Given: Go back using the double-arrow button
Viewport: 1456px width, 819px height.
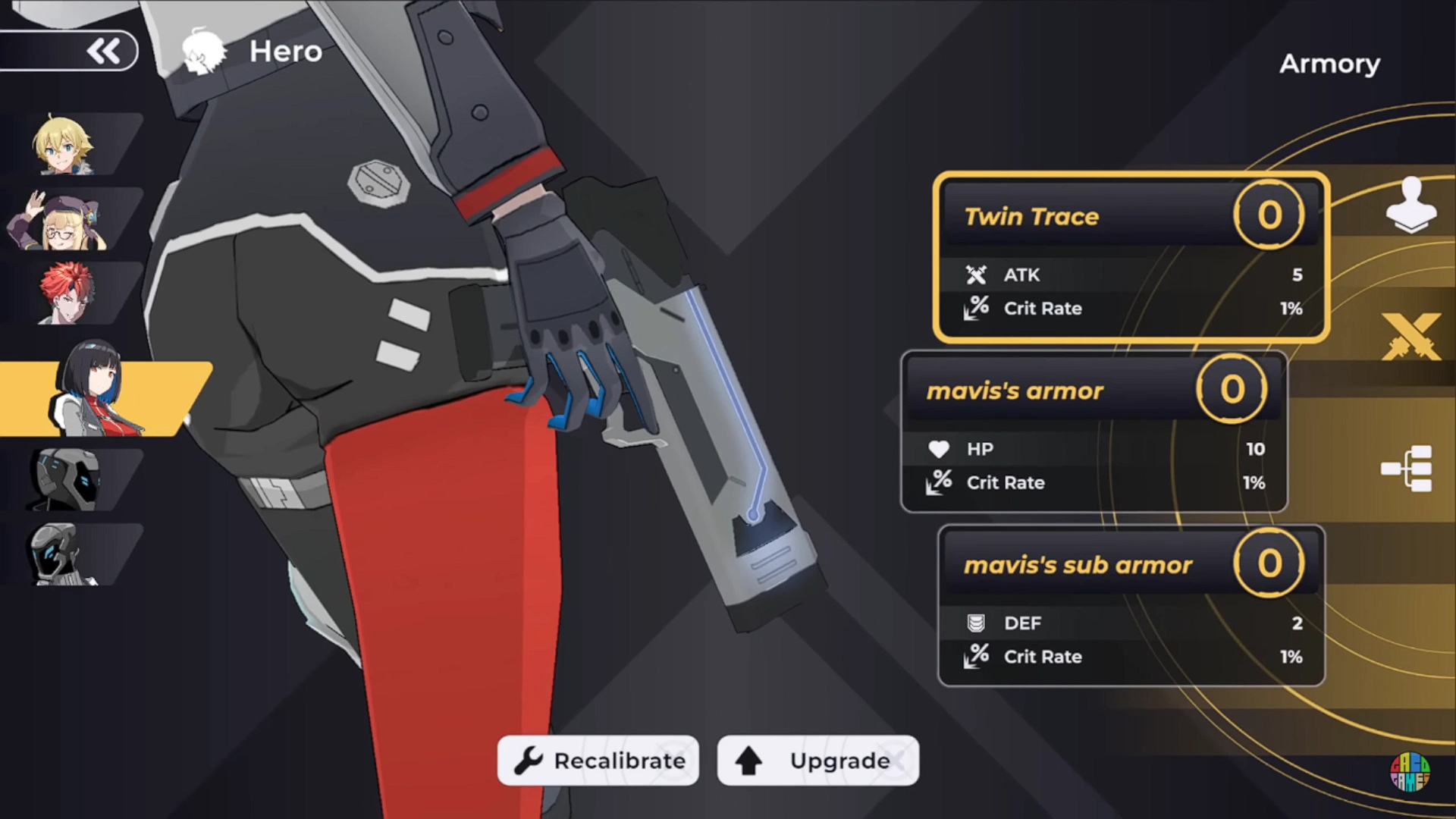Looking at the screenshot, I should click(103, 52).
